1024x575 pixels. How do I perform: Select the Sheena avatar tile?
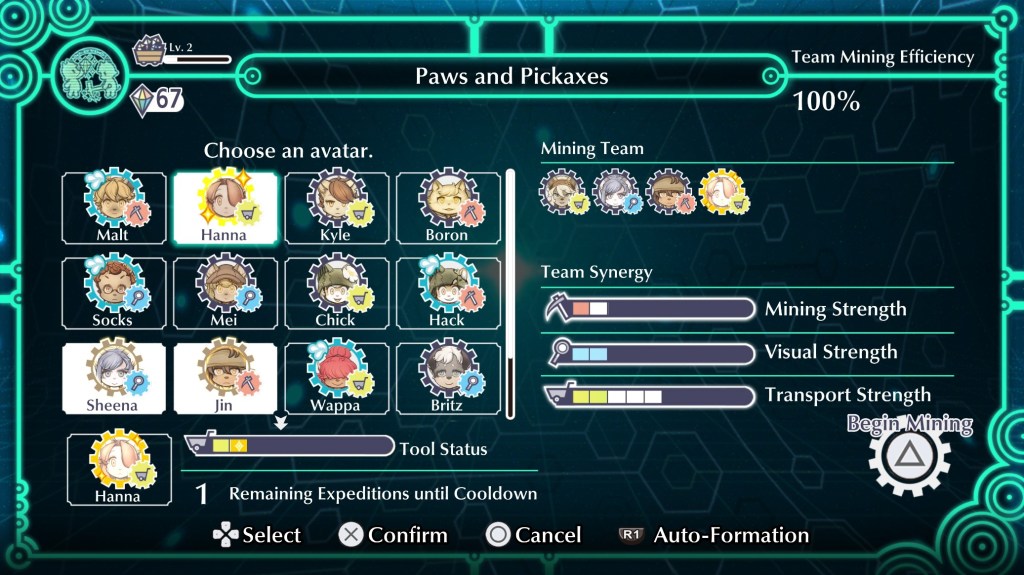(x=113, y=378)
